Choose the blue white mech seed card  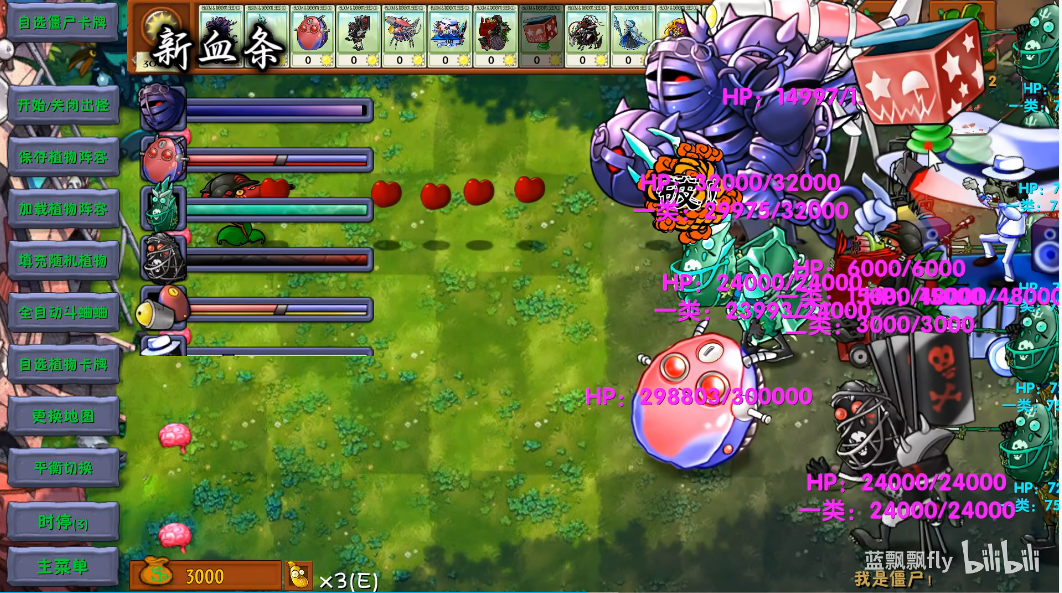pyautogui.click(x=447, y=37)
